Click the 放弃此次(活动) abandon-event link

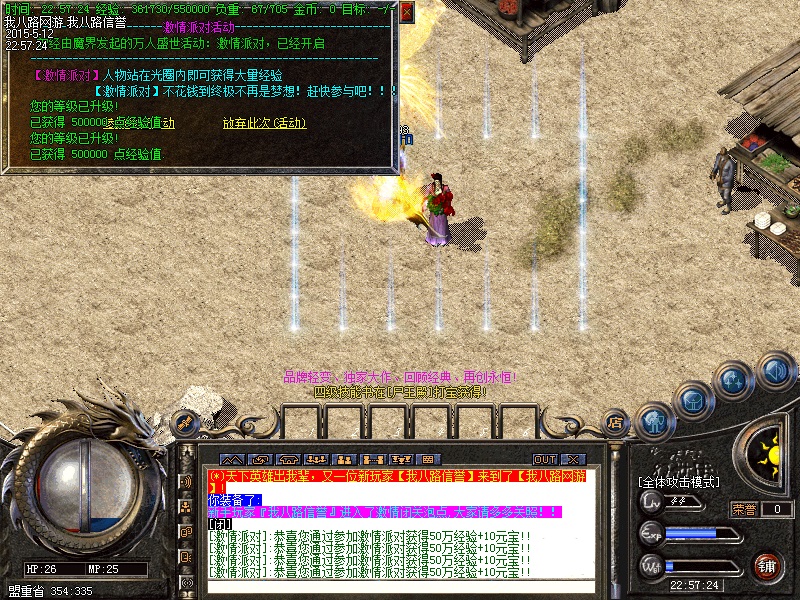264,124
